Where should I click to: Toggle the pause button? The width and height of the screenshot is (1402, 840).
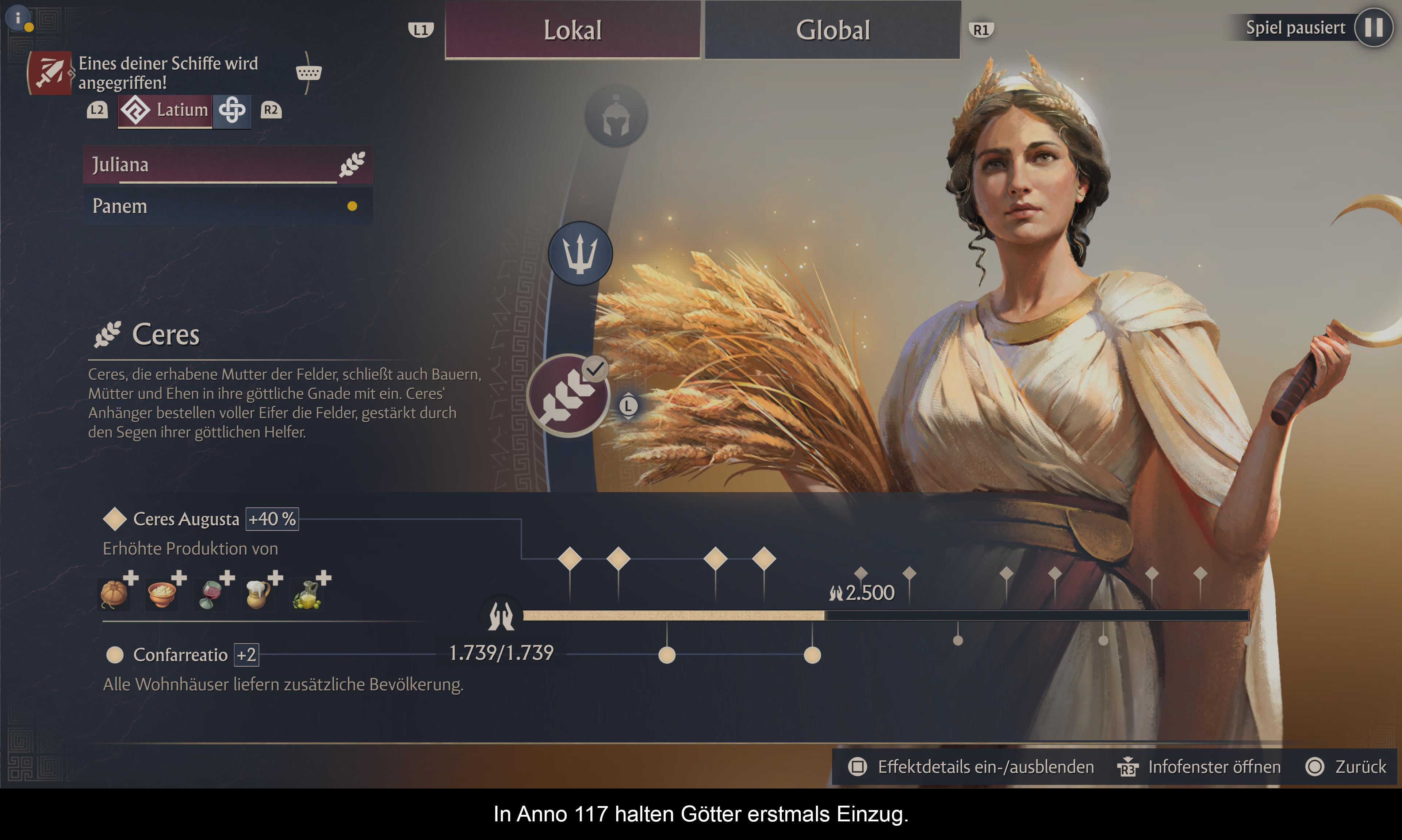tap(1373, 27)
